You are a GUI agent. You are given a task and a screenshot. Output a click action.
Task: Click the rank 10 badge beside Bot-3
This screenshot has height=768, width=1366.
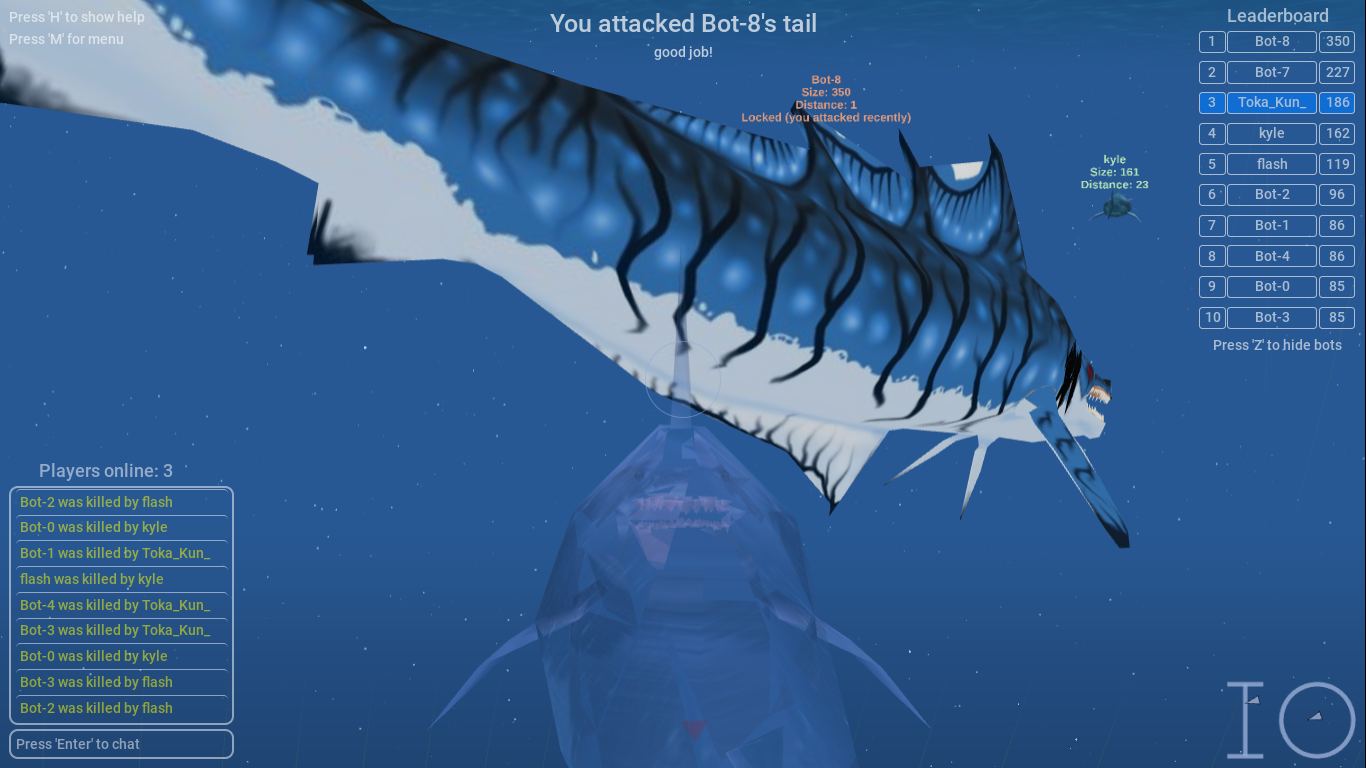point(1211,317)
